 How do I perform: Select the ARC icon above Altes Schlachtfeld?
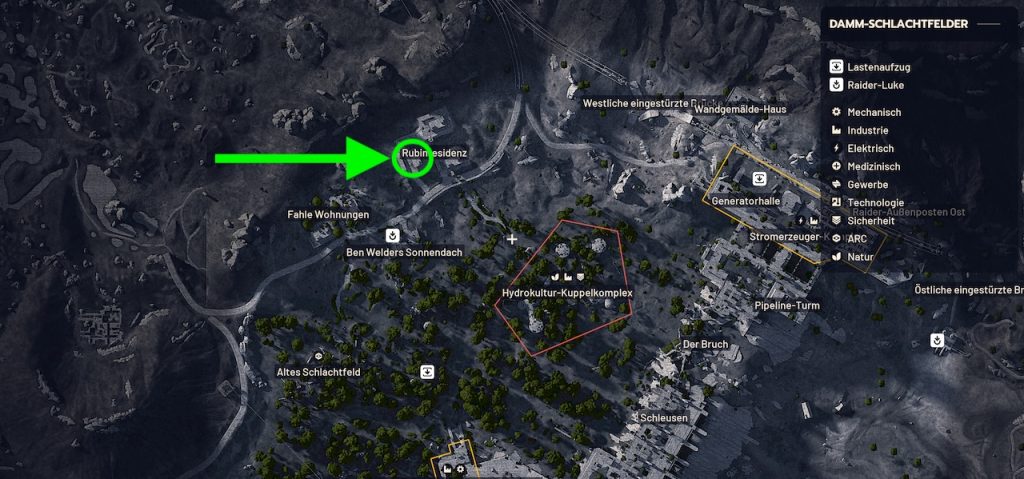click(x=319, y=356)
